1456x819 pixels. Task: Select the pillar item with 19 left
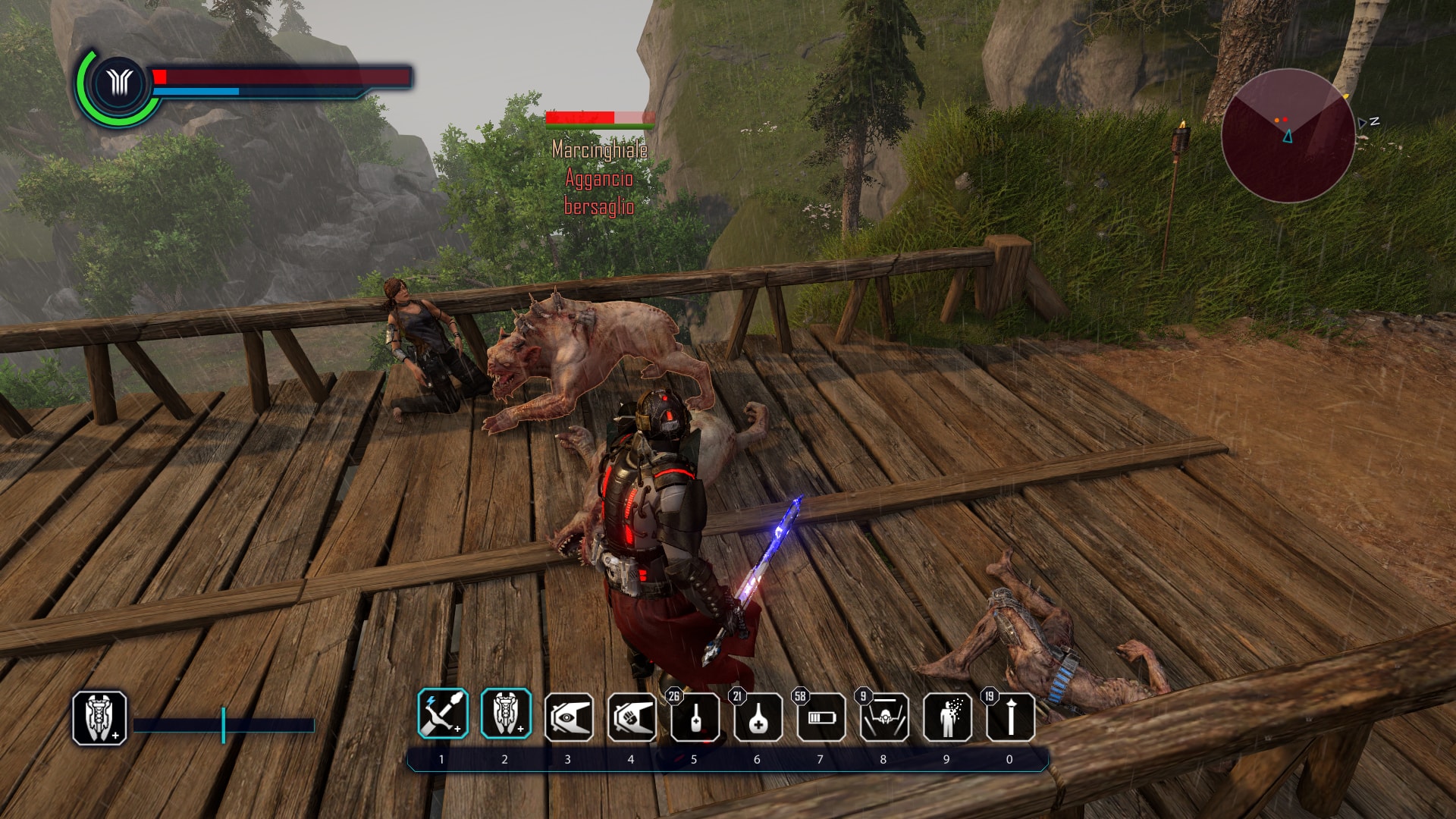(x=1010, y=717)
